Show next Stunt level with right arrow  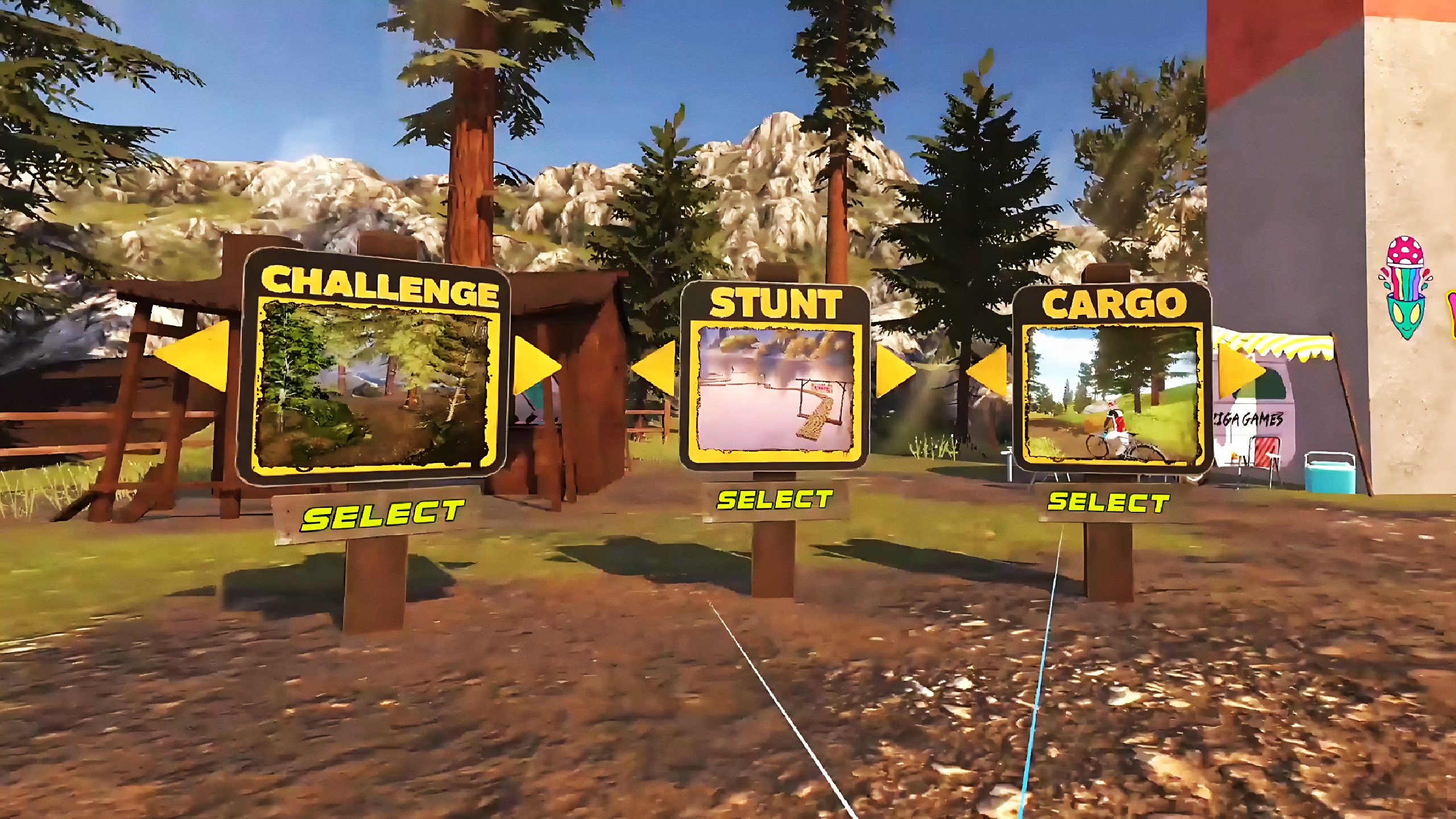[x=894, y=370]
